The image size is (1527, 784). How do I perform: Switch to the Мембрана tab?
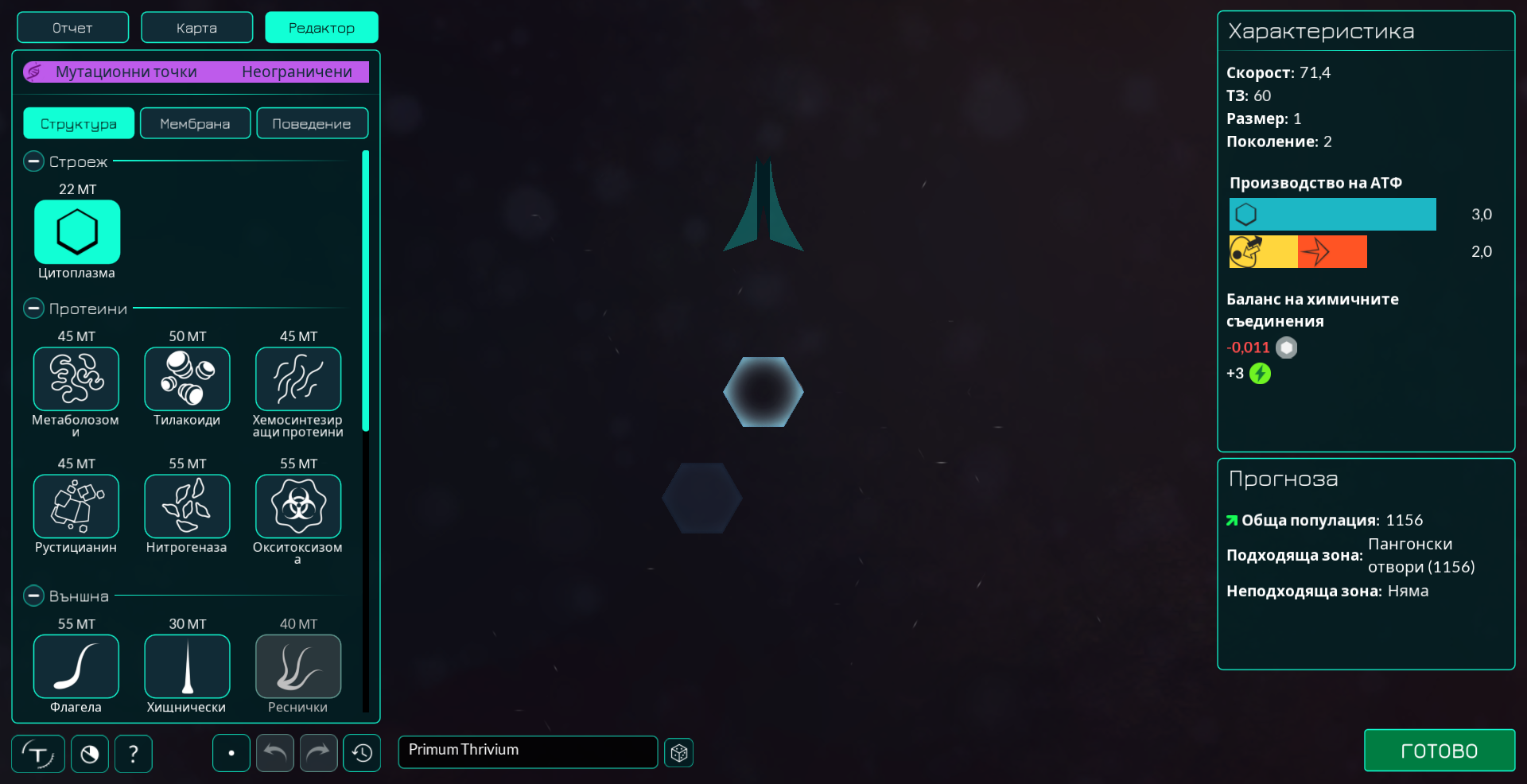tap(195, 122)
